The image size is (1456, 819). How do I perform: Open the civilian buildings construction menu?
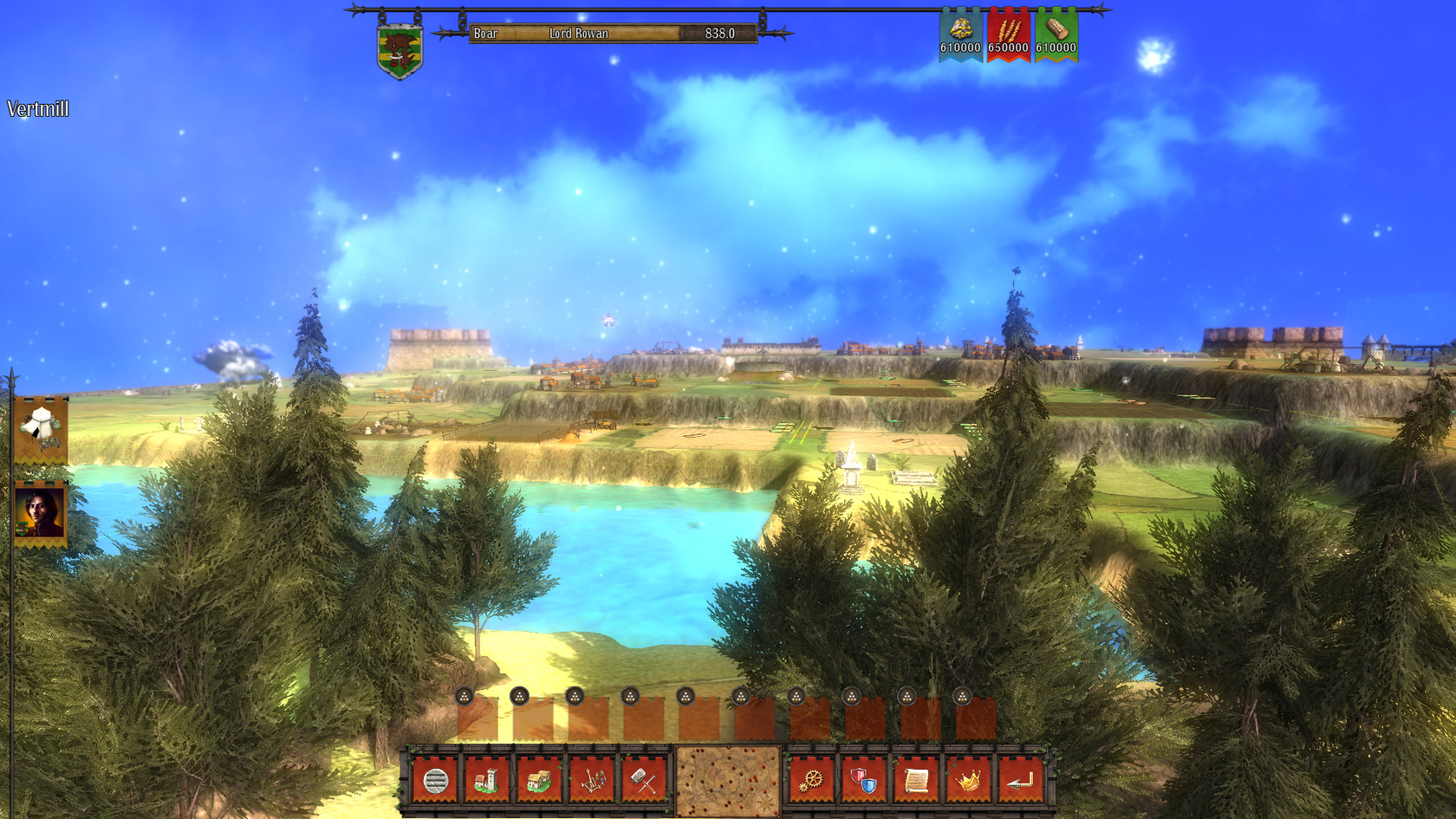(540, 780)
